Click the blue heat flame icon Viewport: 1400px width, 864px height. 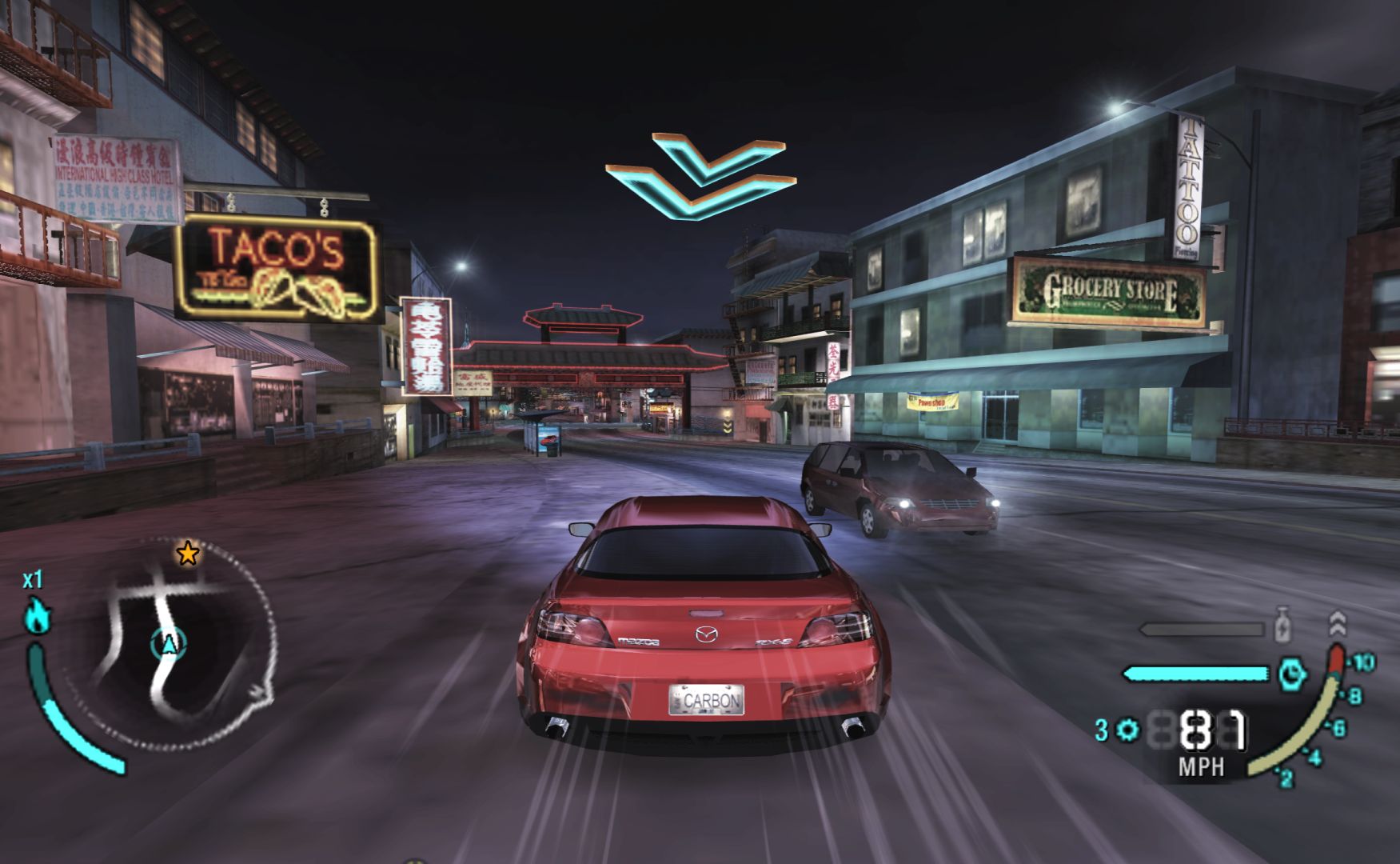coord(38,618)
